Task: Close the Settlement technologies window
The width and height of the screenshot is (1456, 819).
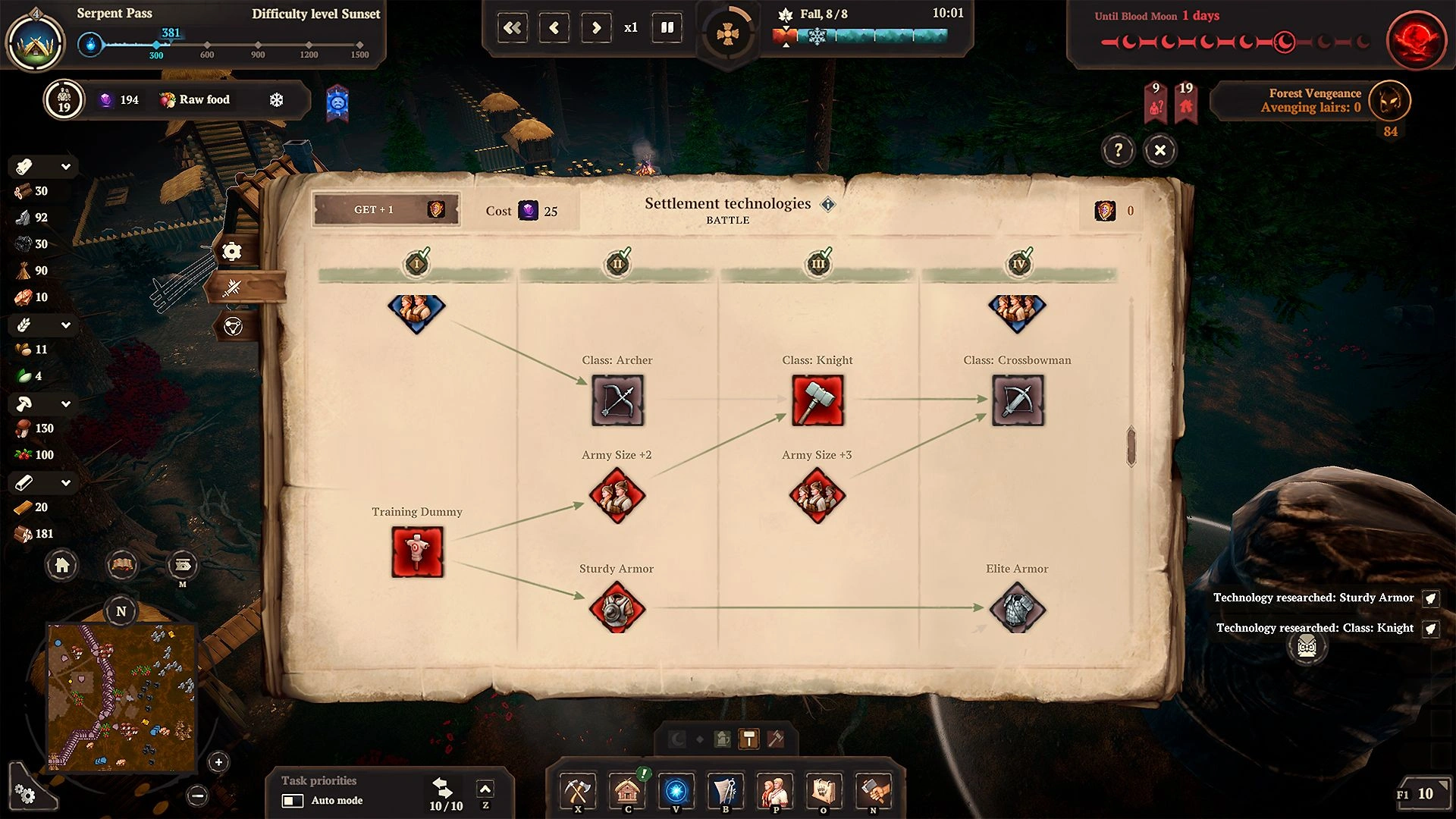Action: pyautogui.click(x=1159, y=150)
